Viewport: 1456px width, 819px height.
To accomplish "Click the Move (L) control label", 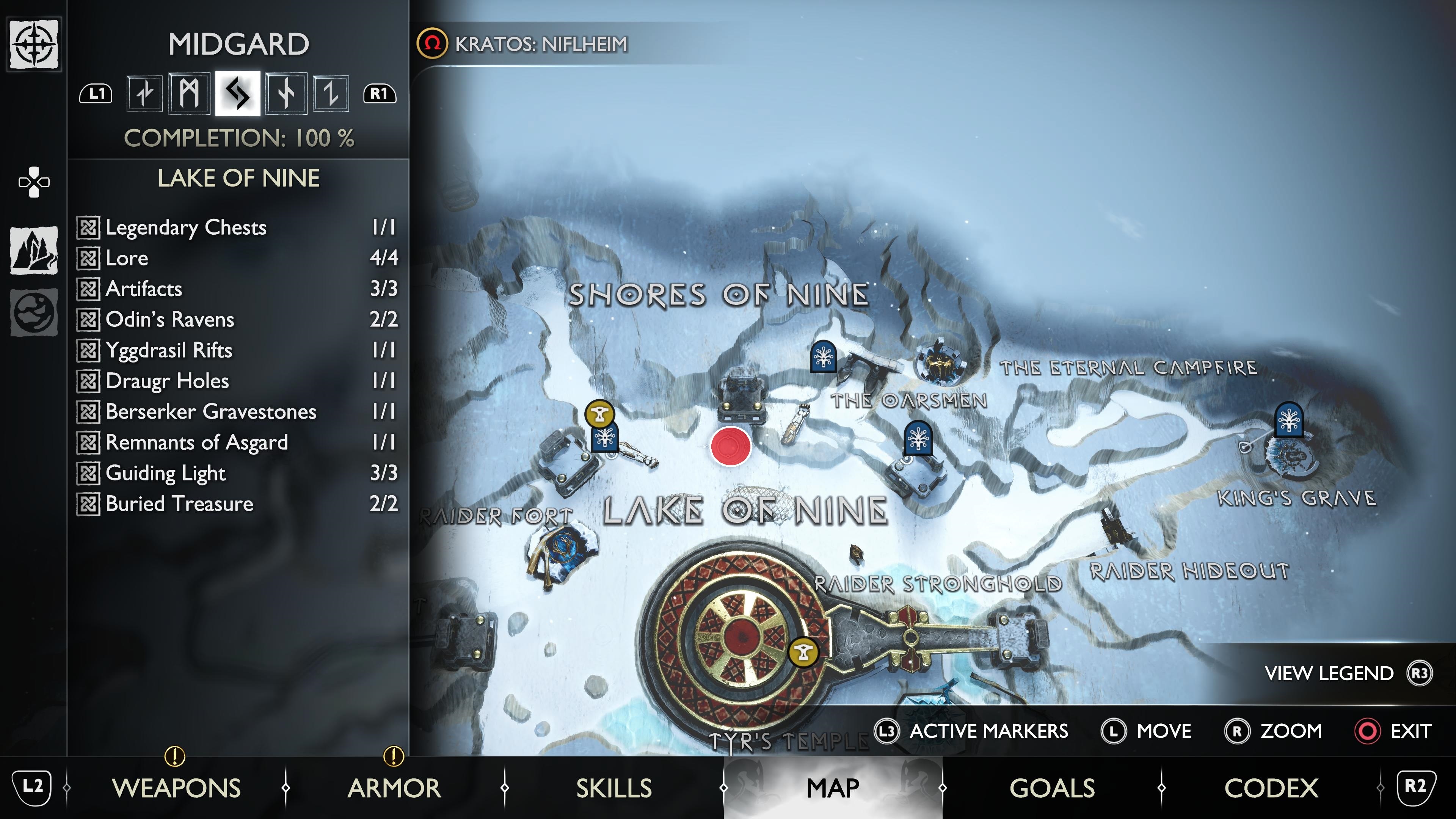I will [x=1164, y=731].
